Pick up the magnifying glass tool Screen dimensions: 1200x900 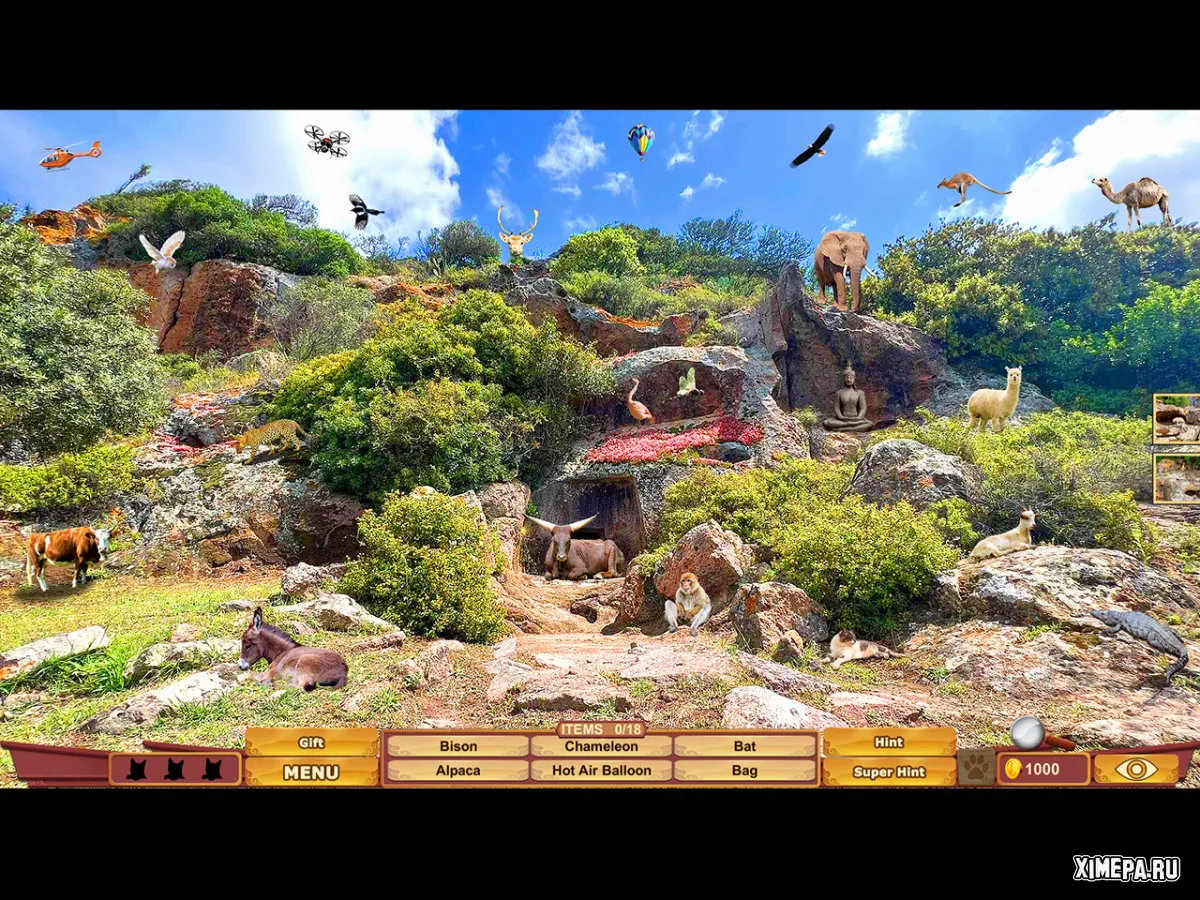pyautogui.click(x=1030, y=734)
